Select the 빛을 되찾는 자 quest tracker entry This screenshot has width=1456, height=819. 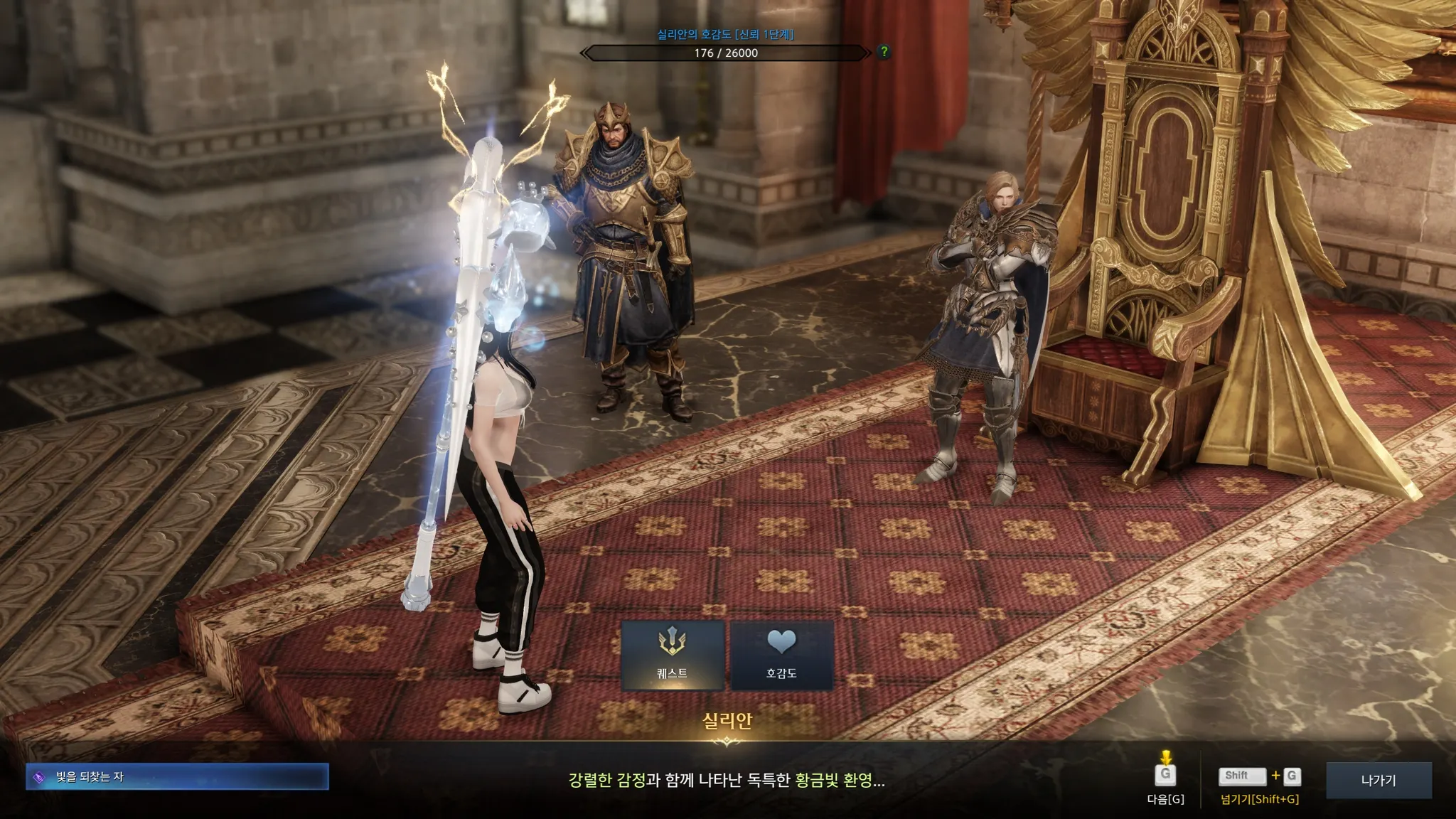pyautogui.click(x=178, y=777)
